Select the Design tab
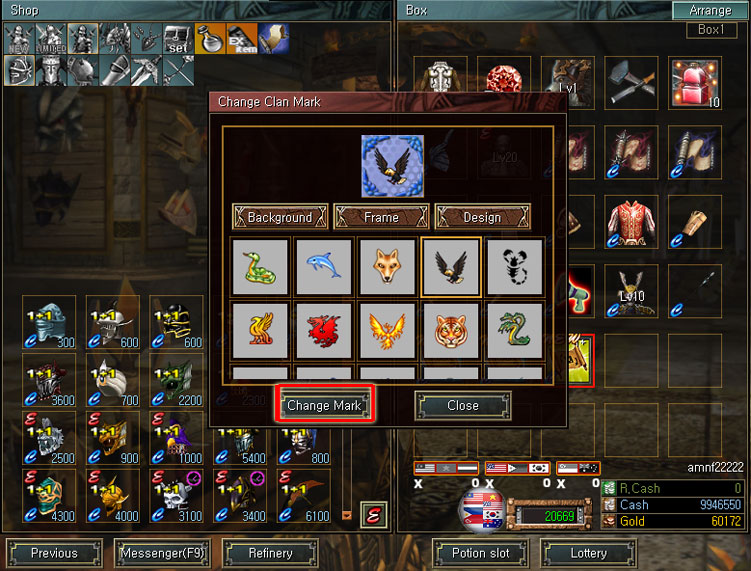The image size is (751, 571). (482, 217)
